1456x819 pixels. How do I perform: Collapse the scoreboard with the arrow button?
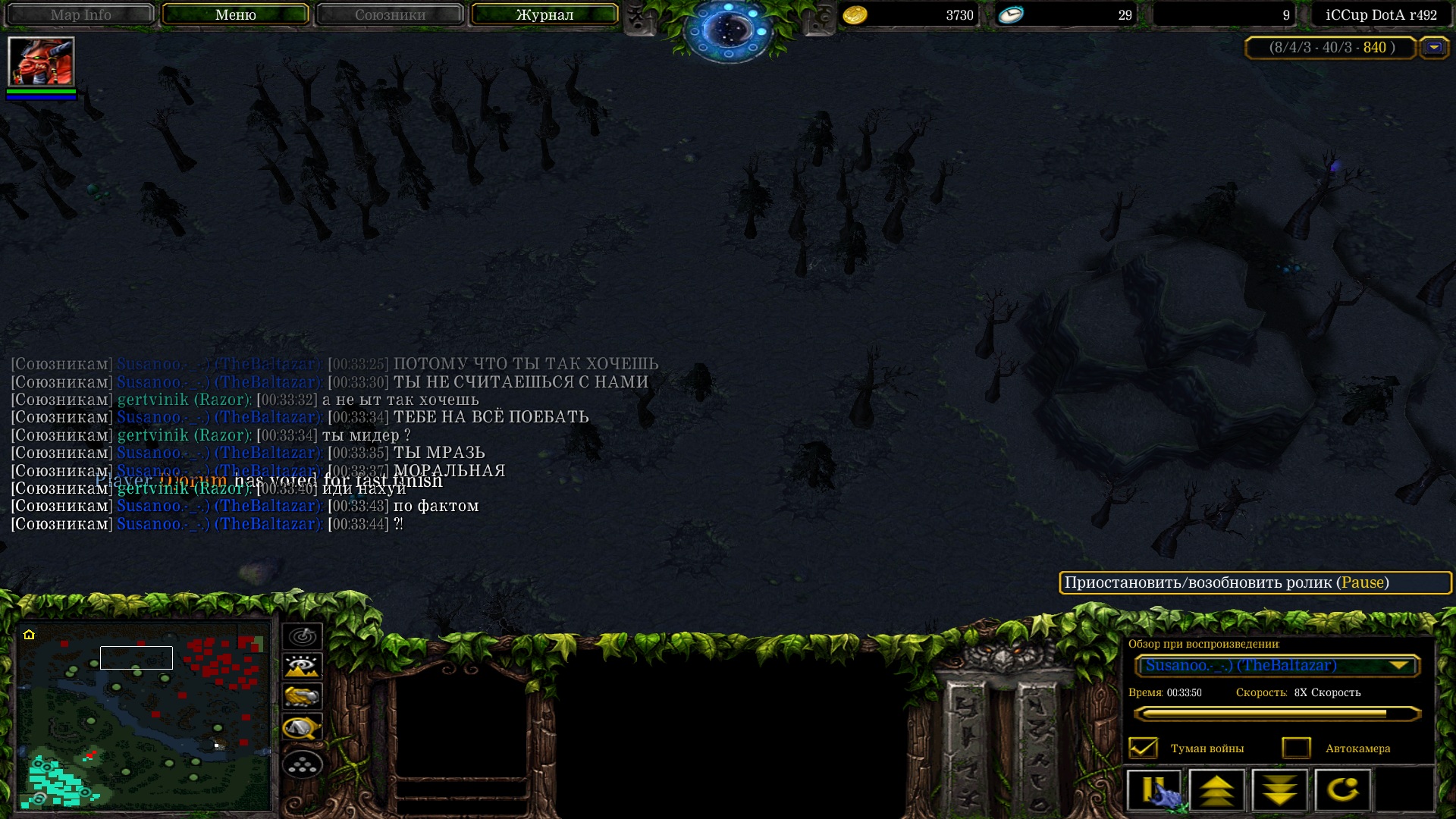point(1433,48)
